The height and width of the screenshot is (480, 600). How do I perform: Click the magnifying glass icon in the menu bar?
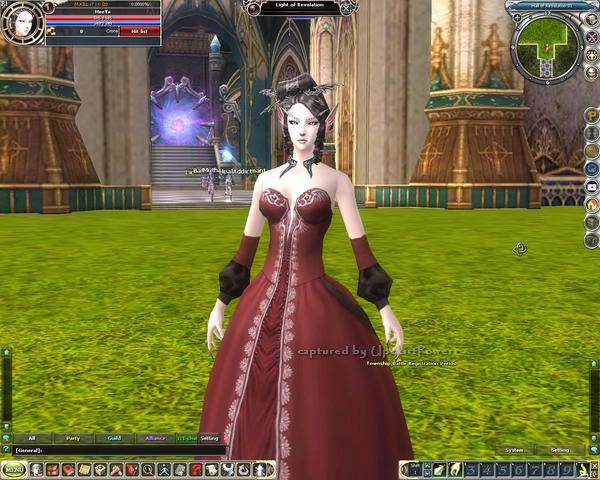(x=149, y=469)
